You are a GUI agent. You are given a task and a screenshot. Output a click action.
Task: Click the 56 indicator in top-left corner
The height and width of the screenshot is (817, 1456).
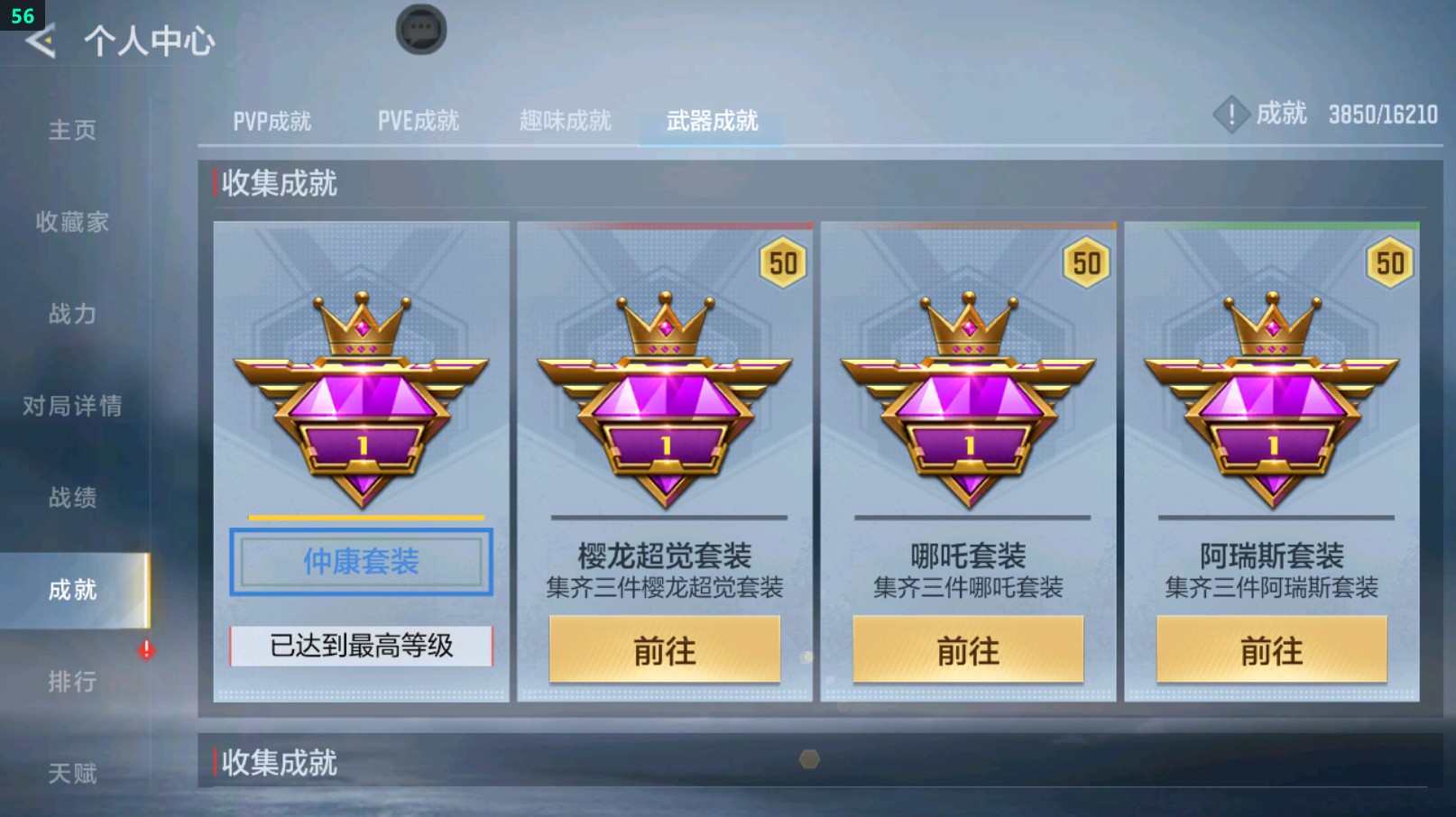coord(23,14)
